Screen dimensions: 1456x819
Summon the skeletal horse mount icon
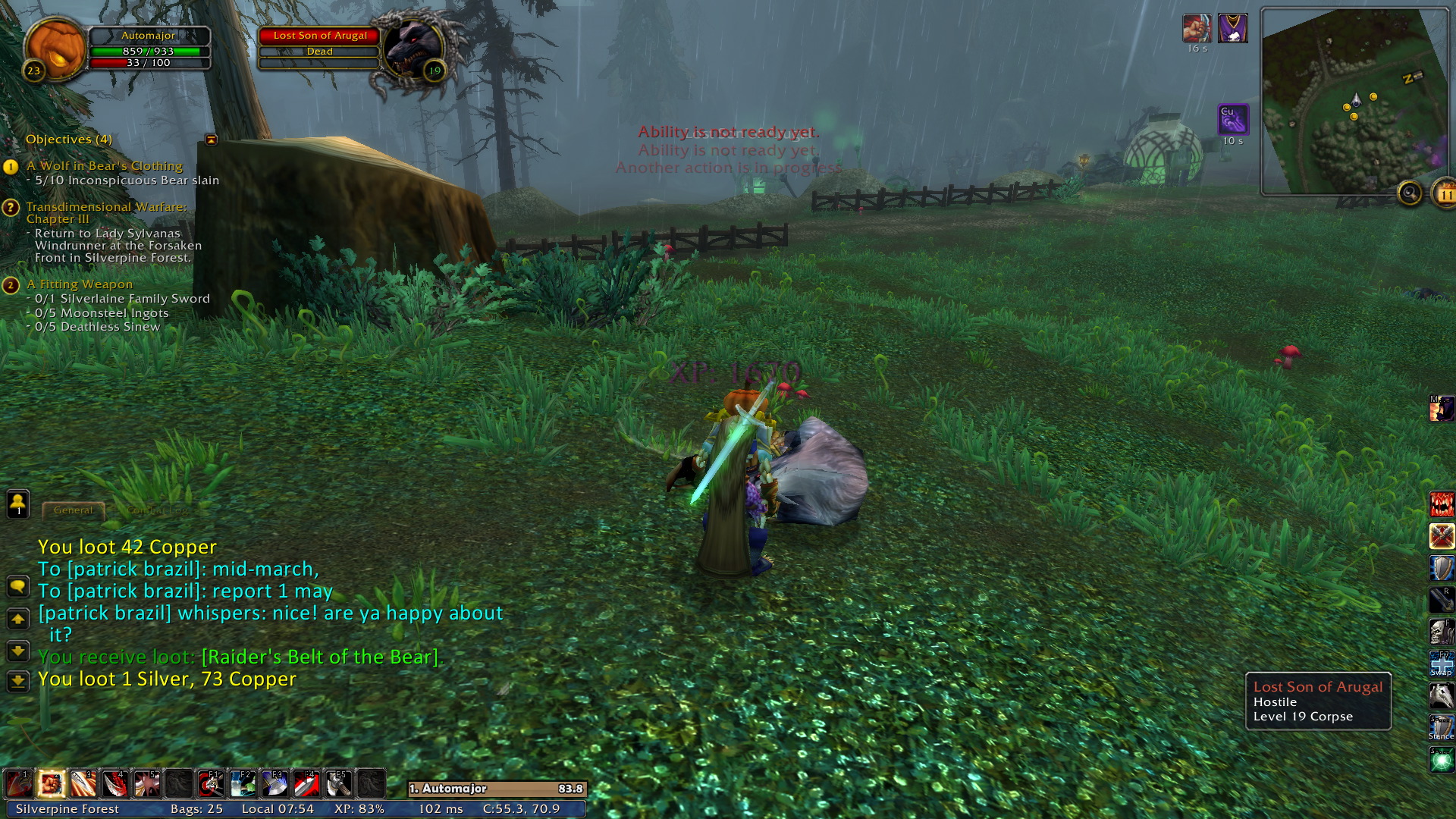(x=1442, y=695)
